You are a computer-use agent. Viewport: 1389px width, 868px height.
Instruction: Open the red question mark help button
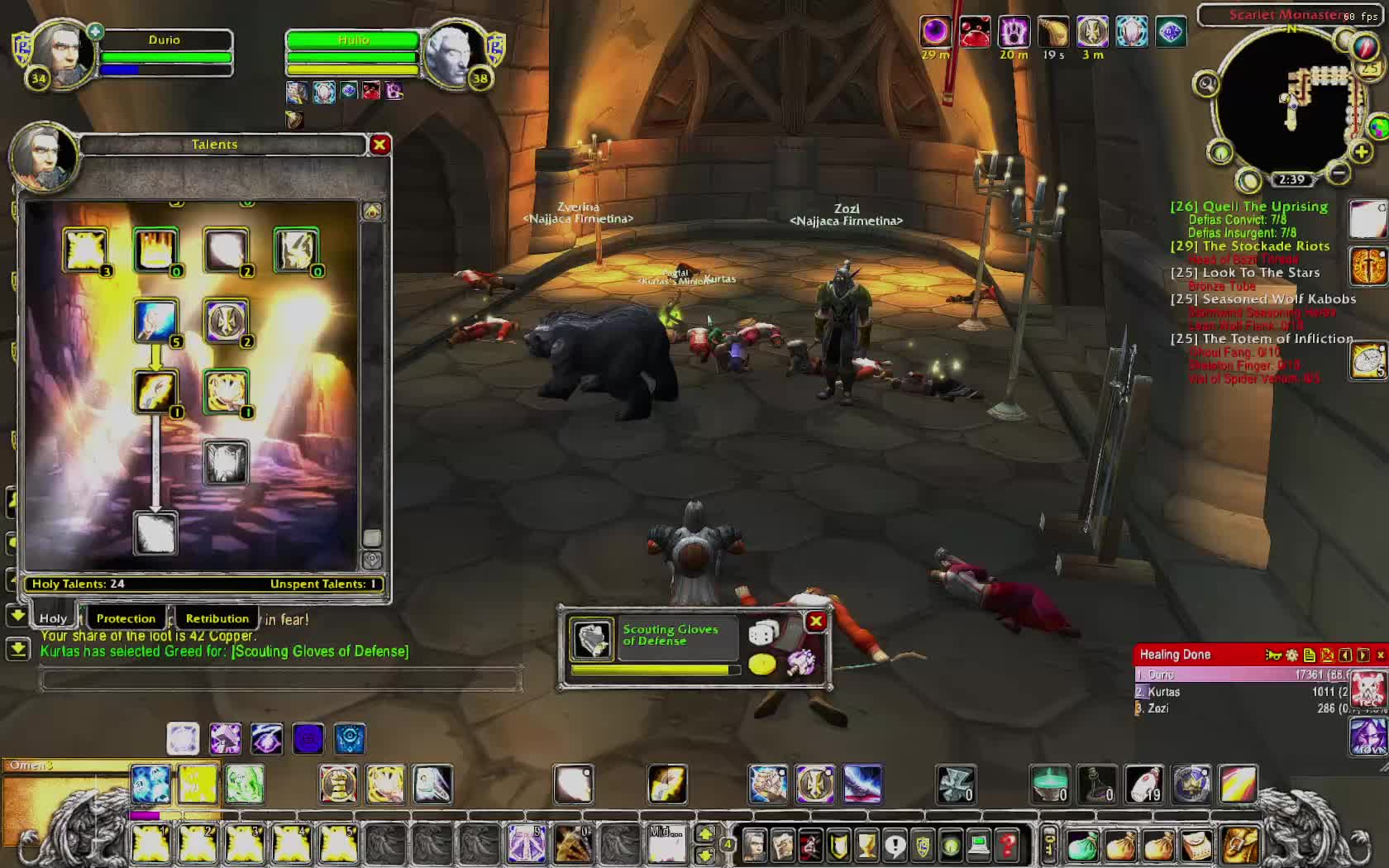tap(1007, 845)
